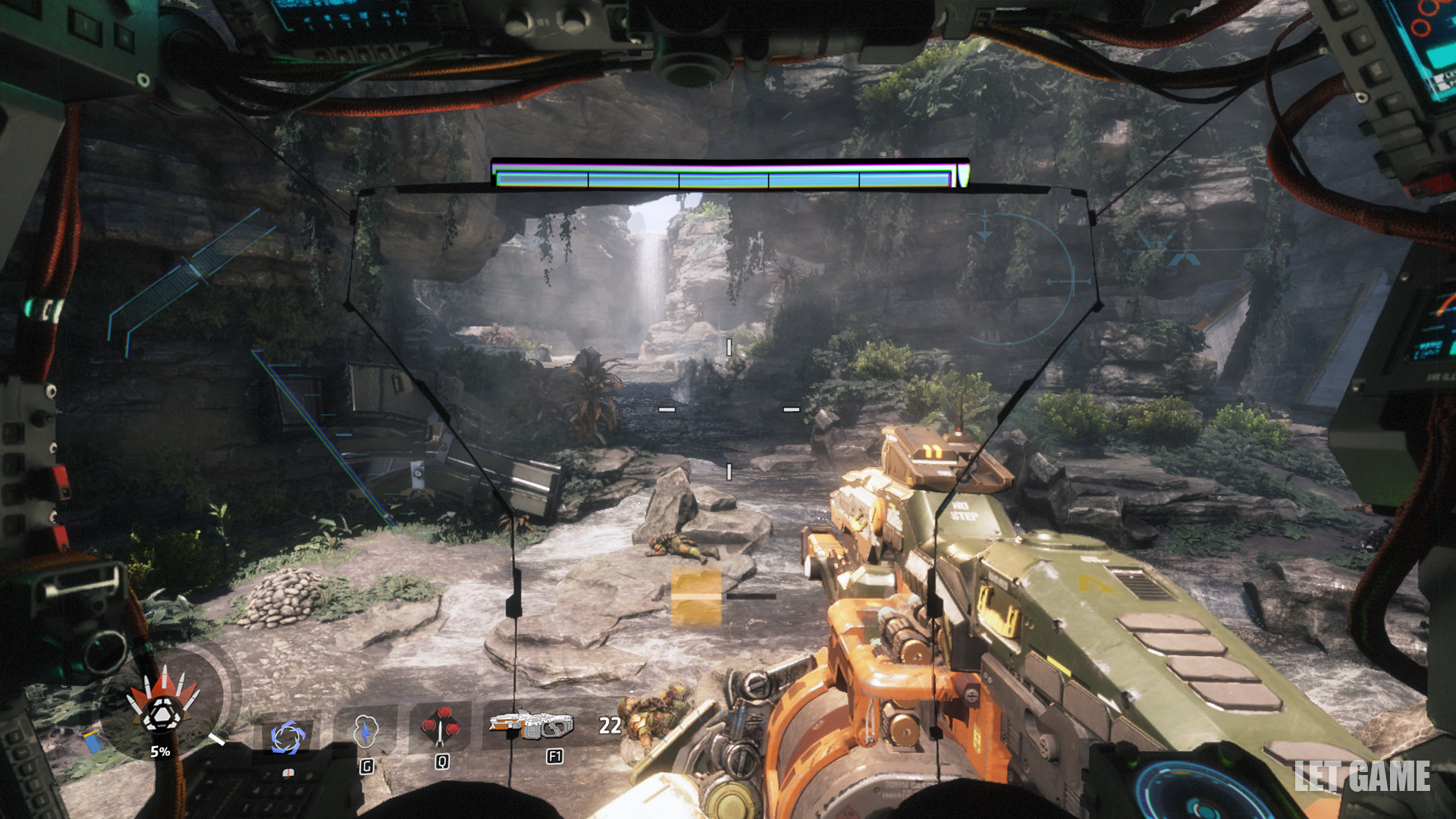This screenshot has height=819, width=1456.
Task: Click the titan core meter emblem
Action: tap(162, 707)
